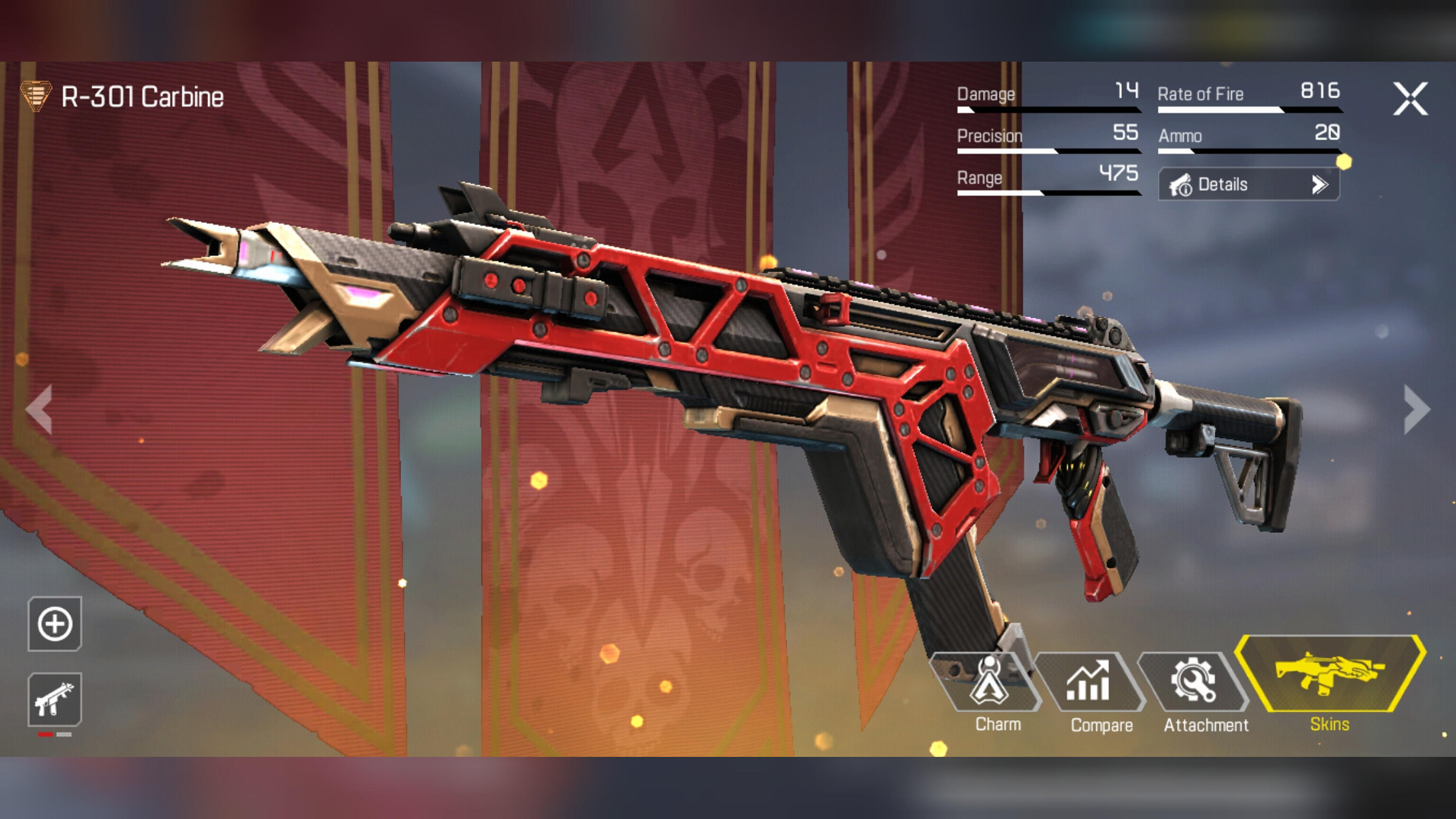The width and height of the screenshot is (1456, 819).
Task: Select the weapon thumbnail icon button
Action: click(55, 699)
